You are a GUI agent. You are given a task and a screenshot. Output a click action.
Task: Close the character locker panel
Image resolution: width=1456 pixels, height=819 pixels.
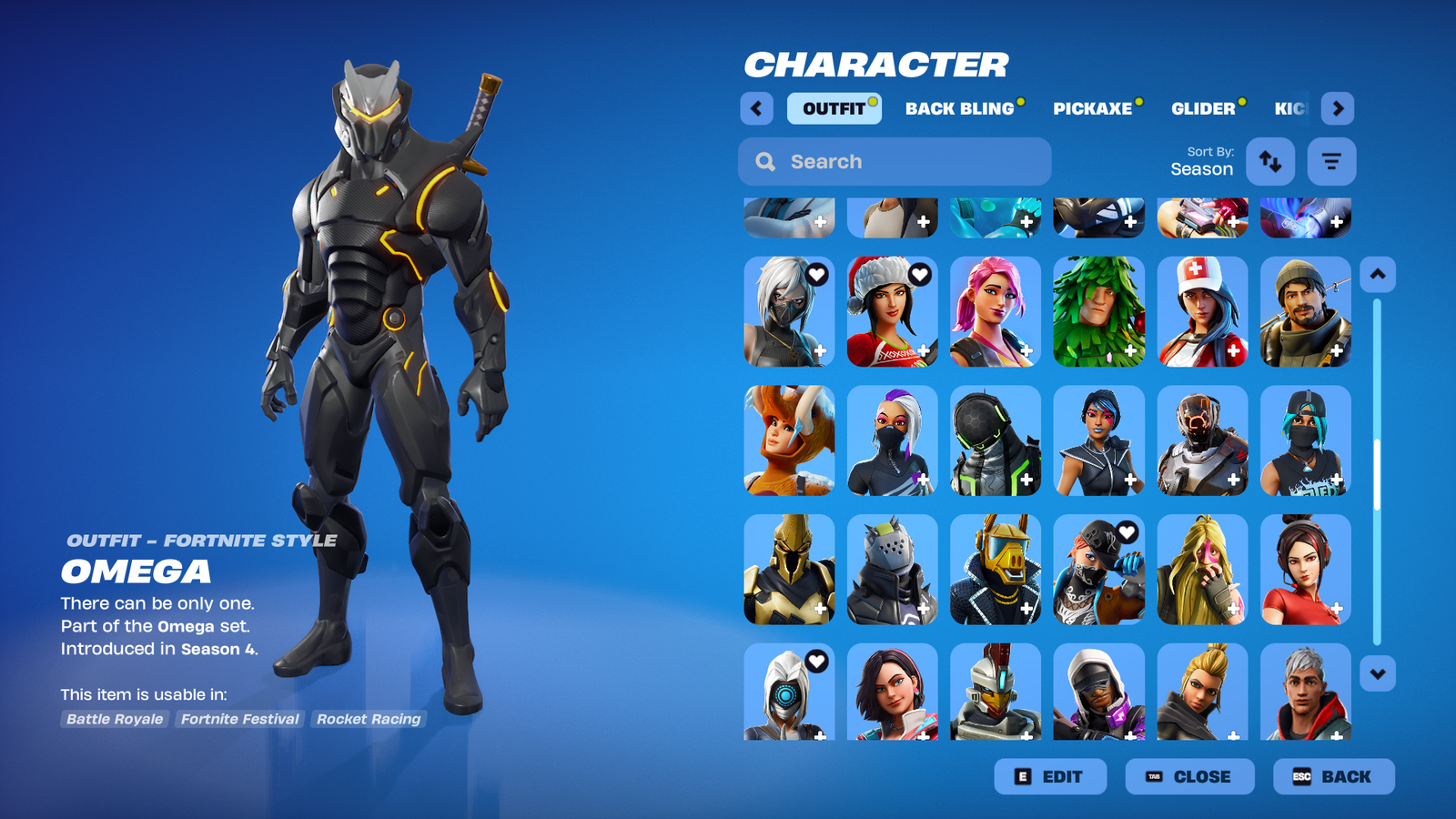coord(1189,776)
